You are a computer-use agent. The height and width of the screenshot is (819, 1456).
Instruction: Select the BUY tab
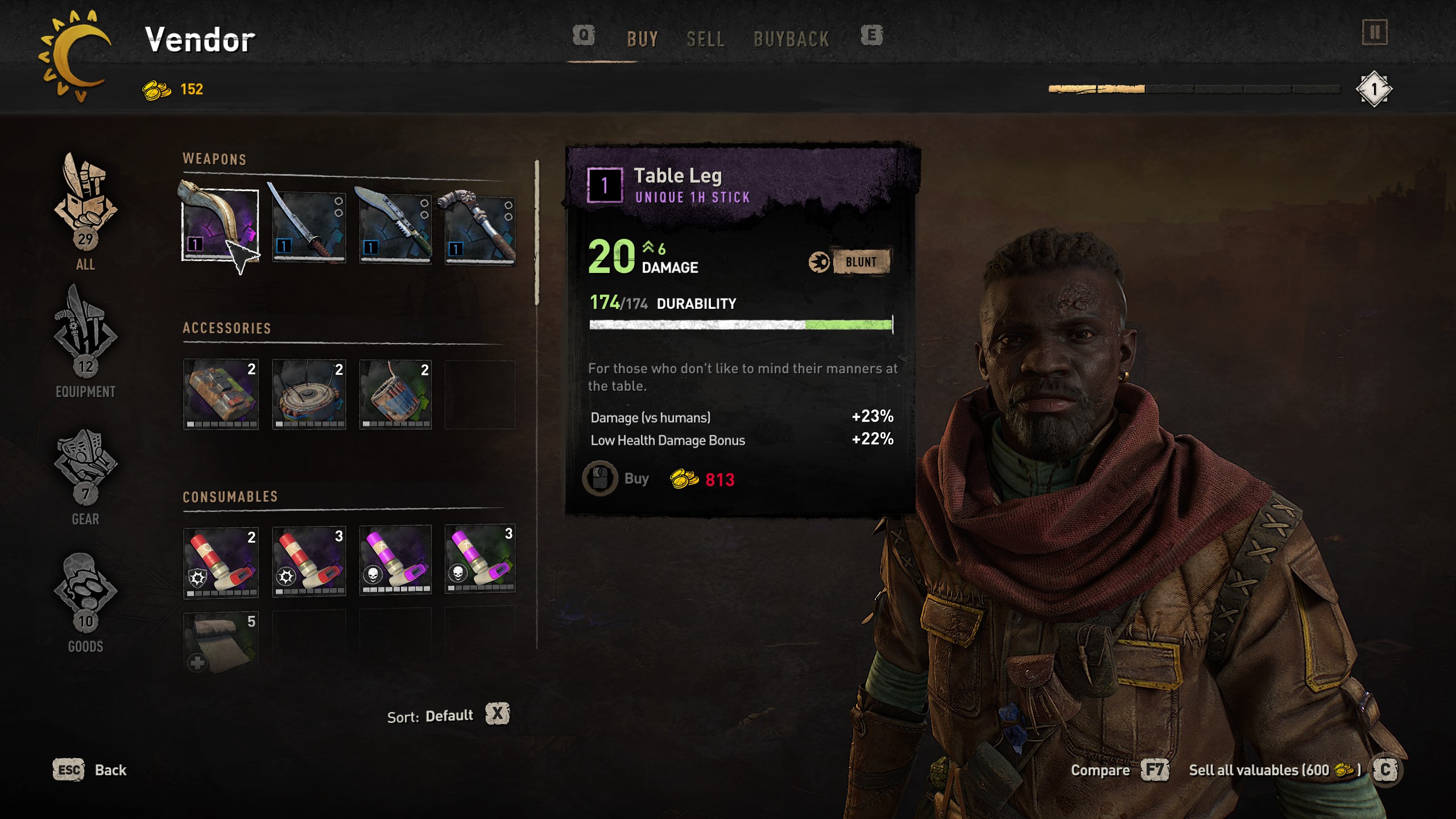click(643, 39)
